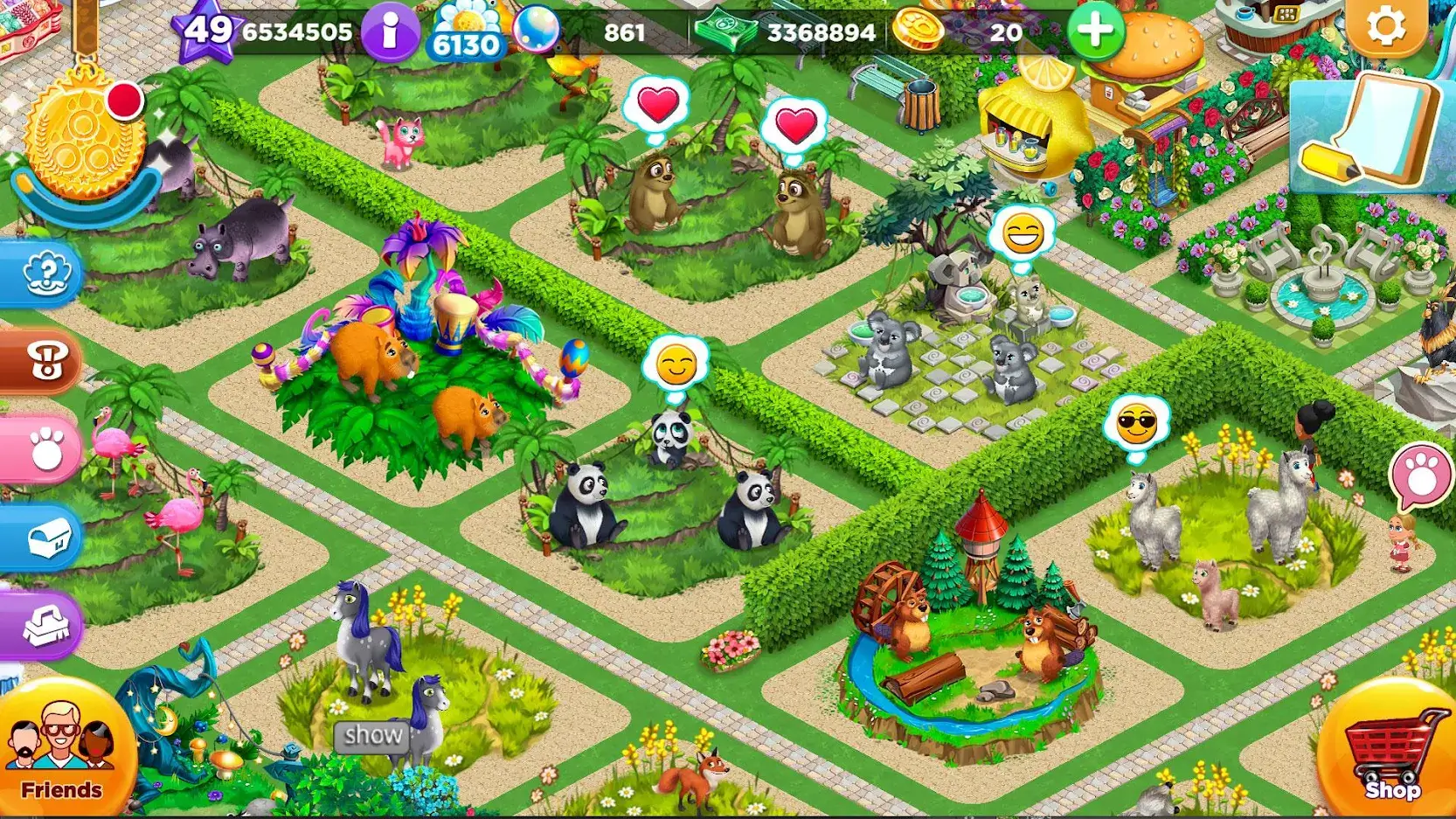
Task: Select the purple toolbox icon
Action: (x=45, y=626)
